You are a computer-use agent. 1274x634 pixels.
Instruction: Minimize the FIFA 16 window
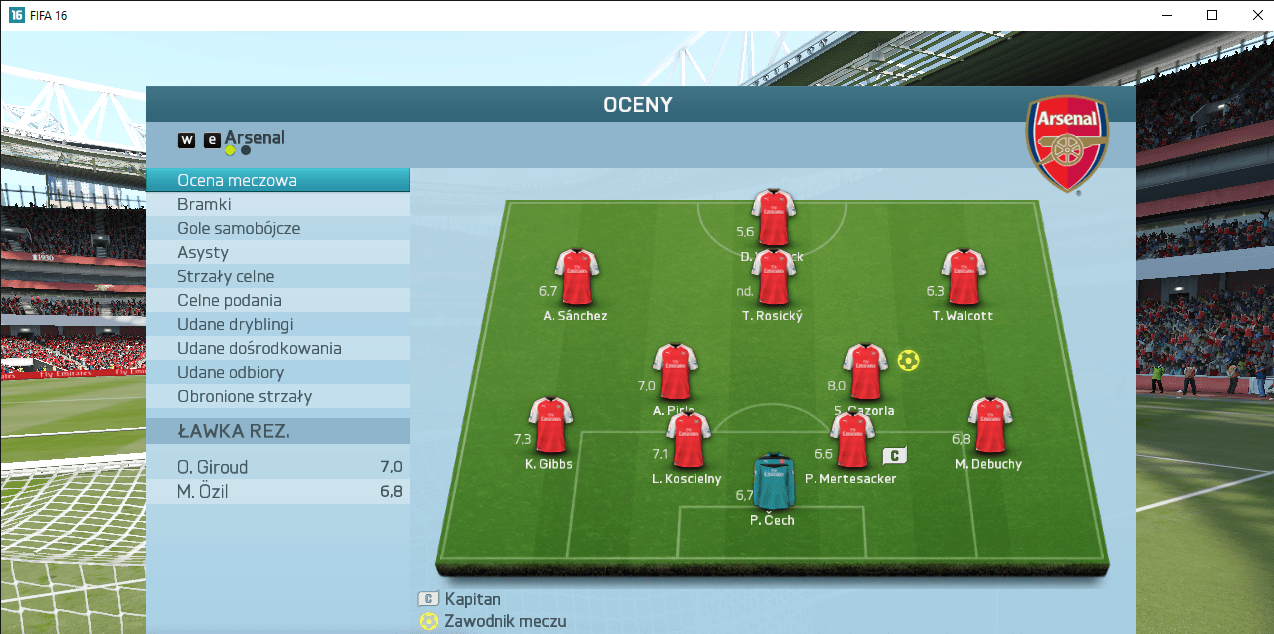pyautogui.click(x=1168, y=15)
